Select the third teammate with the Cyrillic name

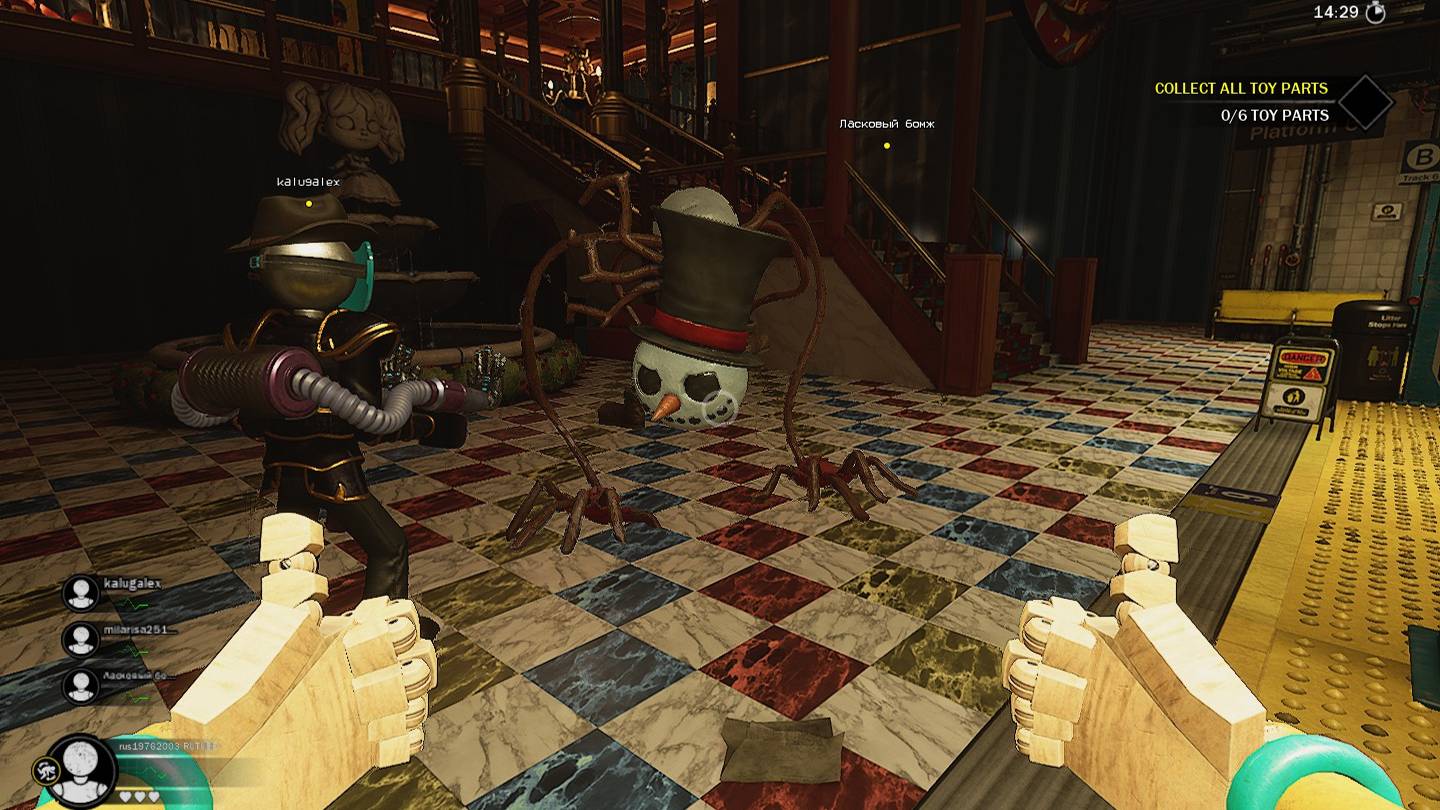click(81, 685)
